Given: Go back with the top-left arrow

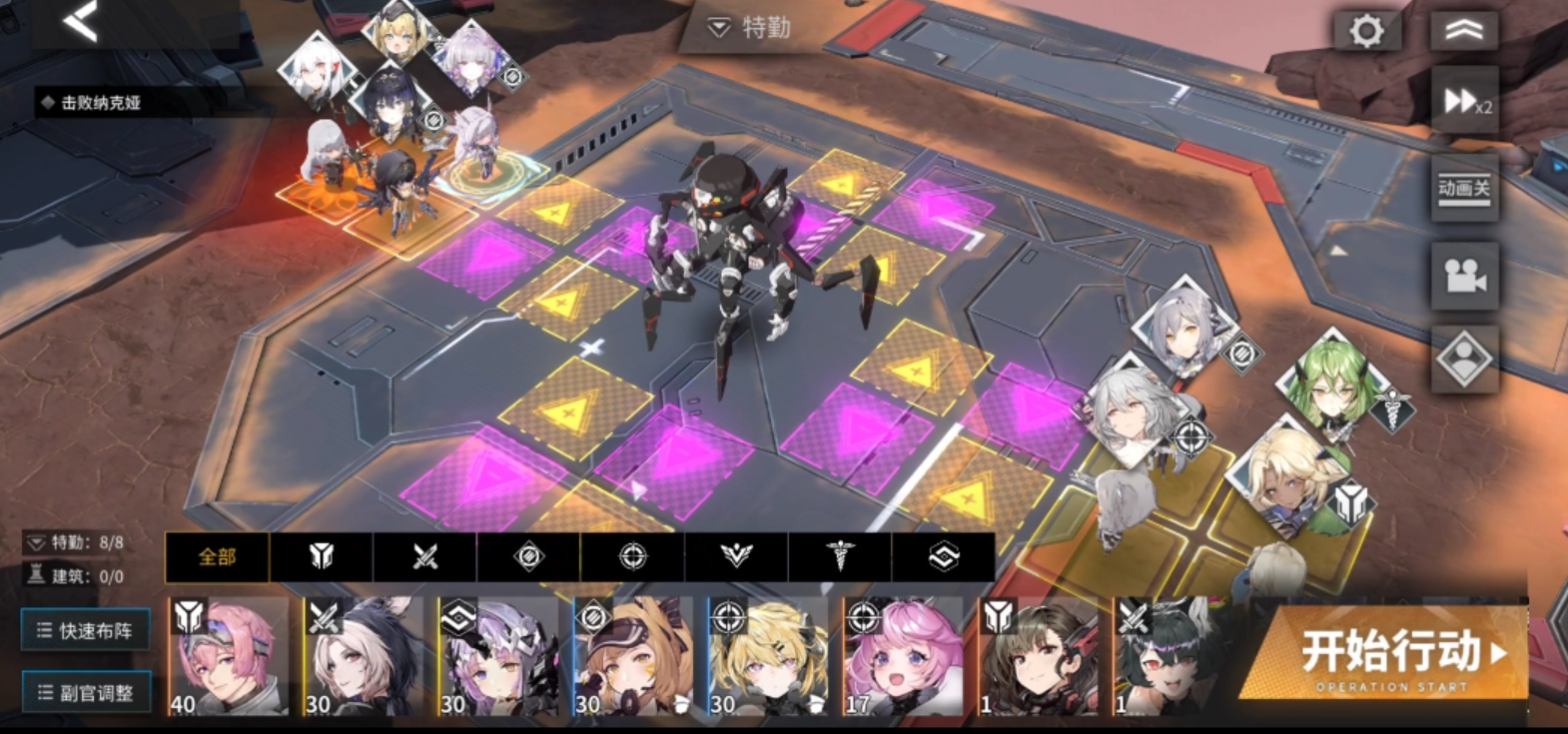Looking at the screenshot, I should tap(81, 22).
